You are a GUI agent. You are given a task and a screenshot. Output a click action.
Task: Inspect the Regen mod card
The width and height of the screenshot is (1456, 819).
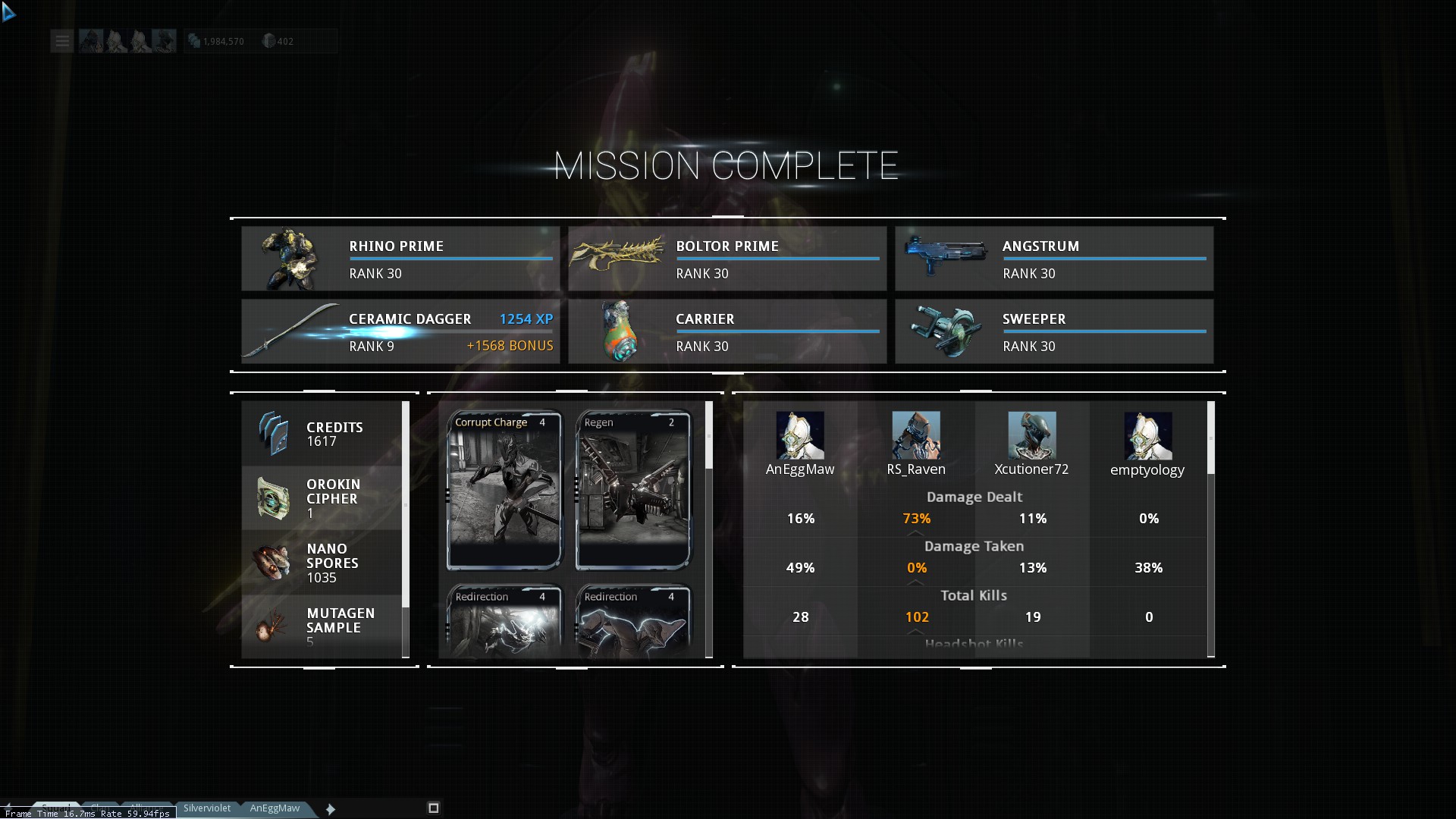(633, 490)
